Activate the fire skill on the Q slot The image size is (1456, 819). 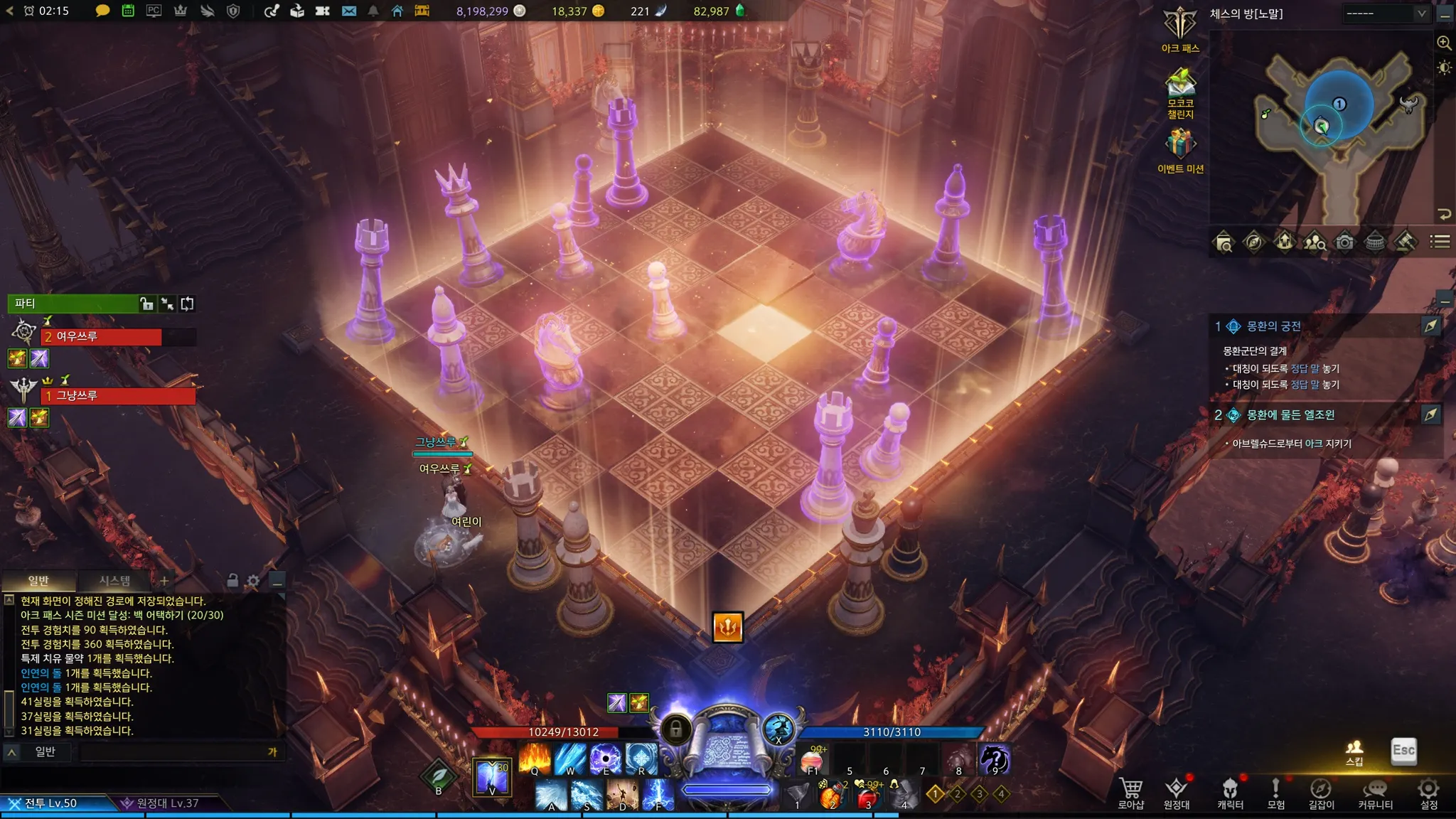(x=535, y=758)
